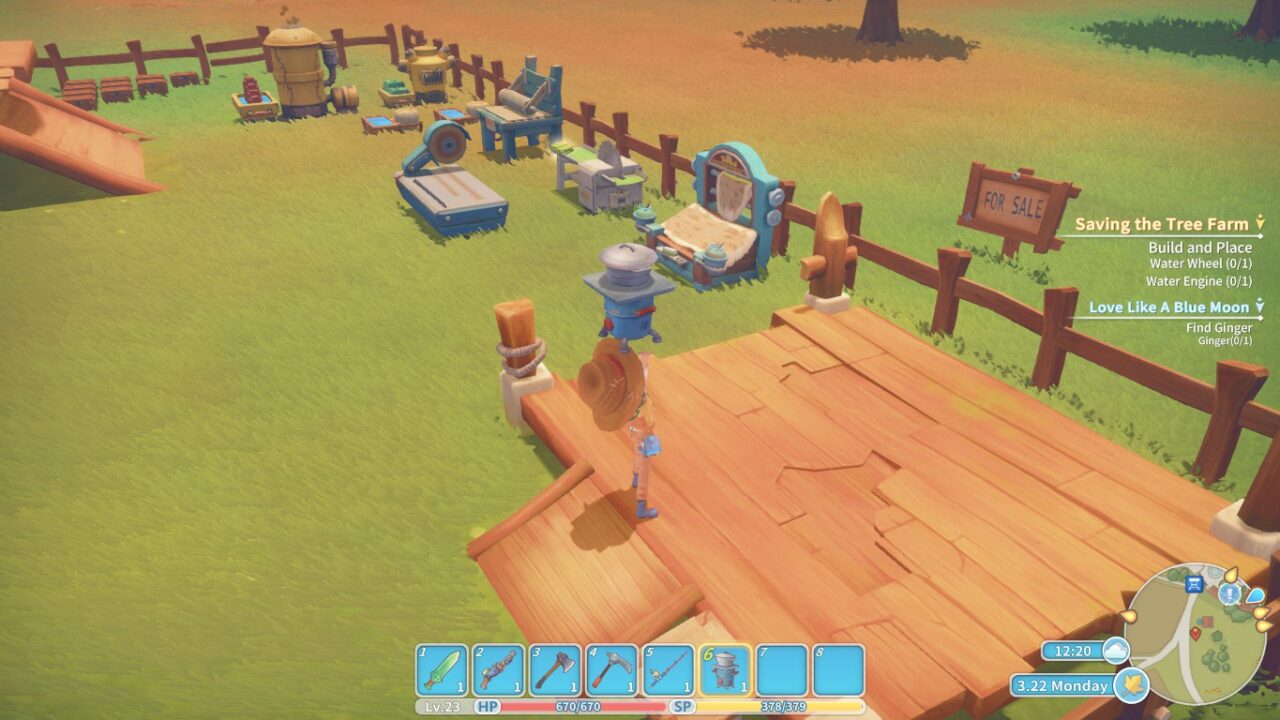The height and width of the screenshot is (720, 1280).
Task: Select the pickaxe hotbar slot
Action: 612,670
